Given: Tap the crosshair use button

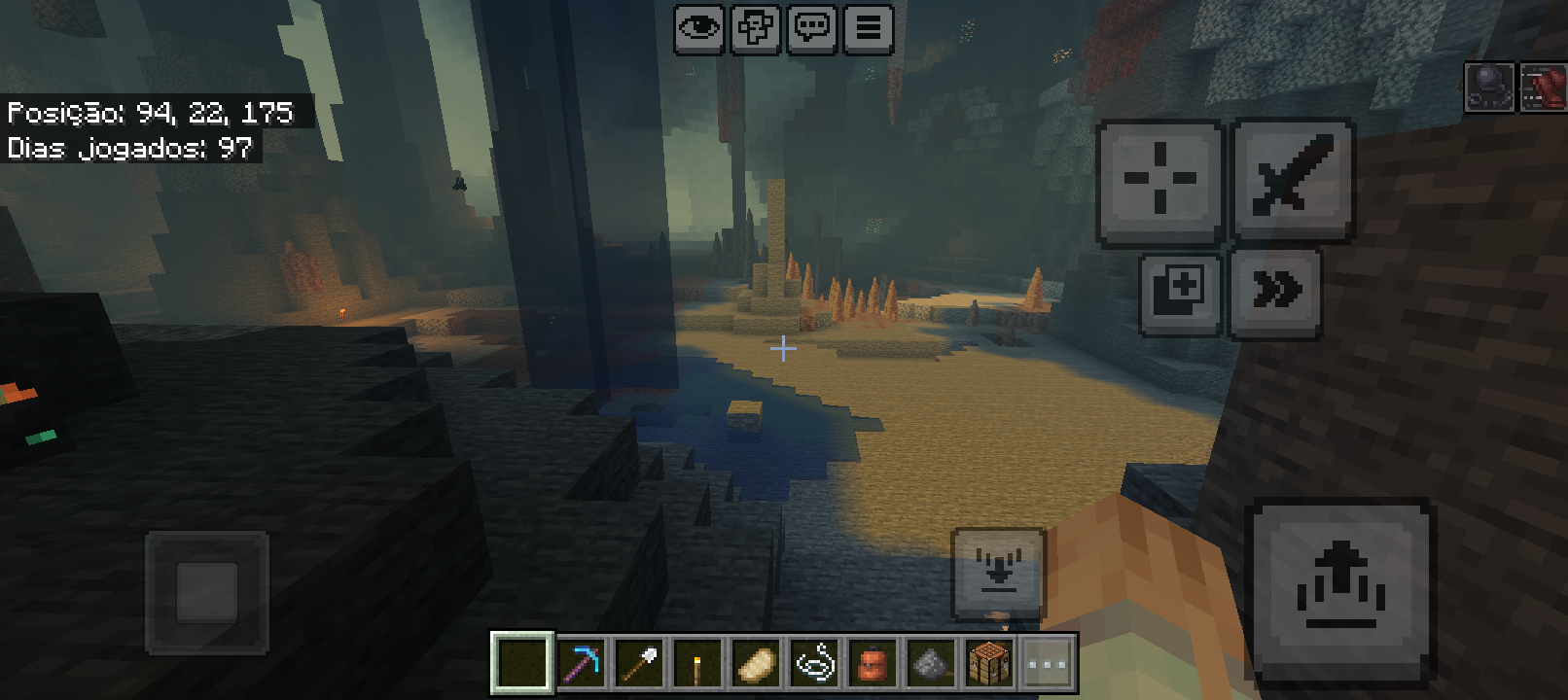Looking at the screenshot, I should (1159, 180).
